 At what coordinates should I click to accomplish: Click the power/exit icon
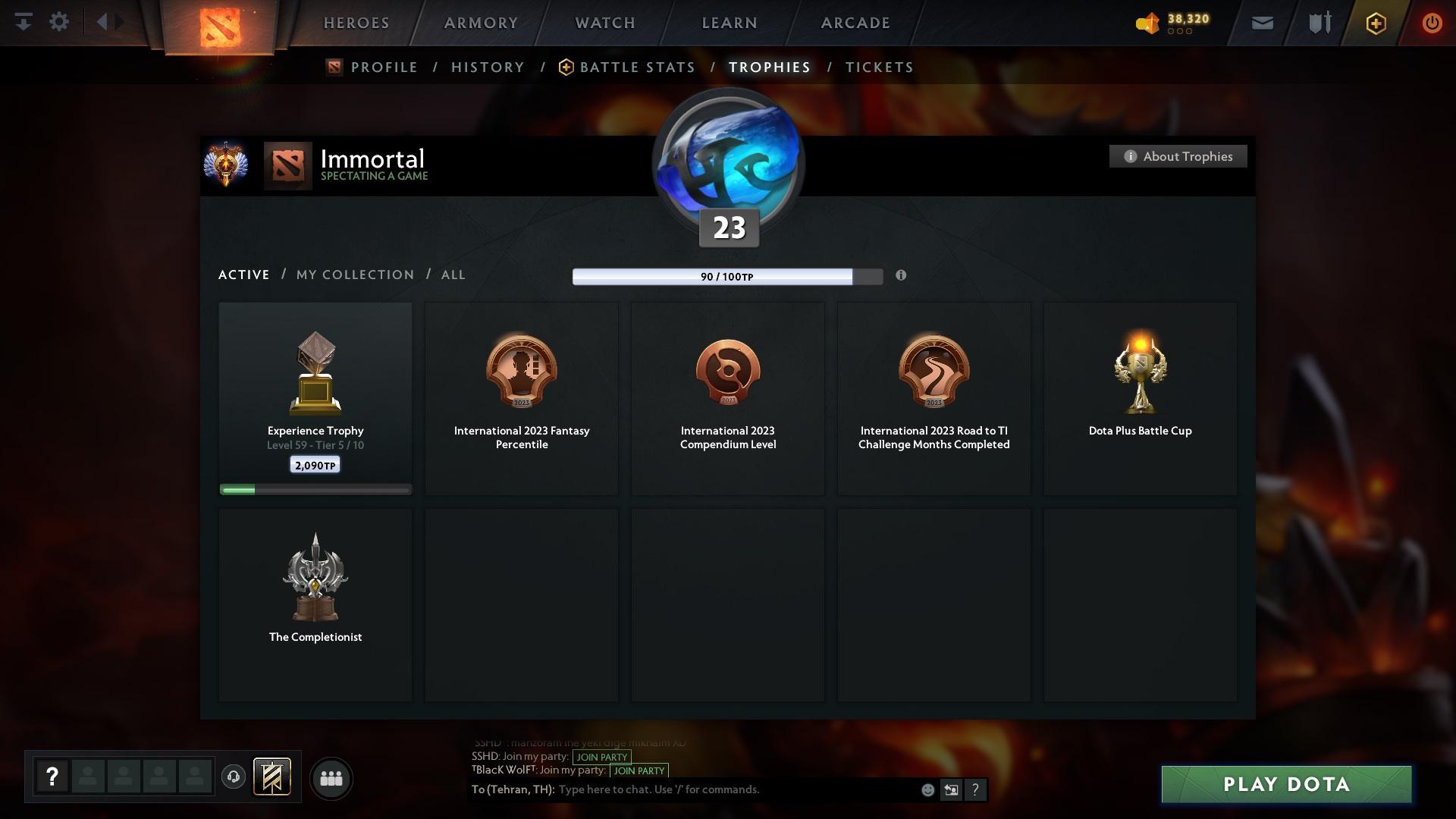(x=1432, y=23)
